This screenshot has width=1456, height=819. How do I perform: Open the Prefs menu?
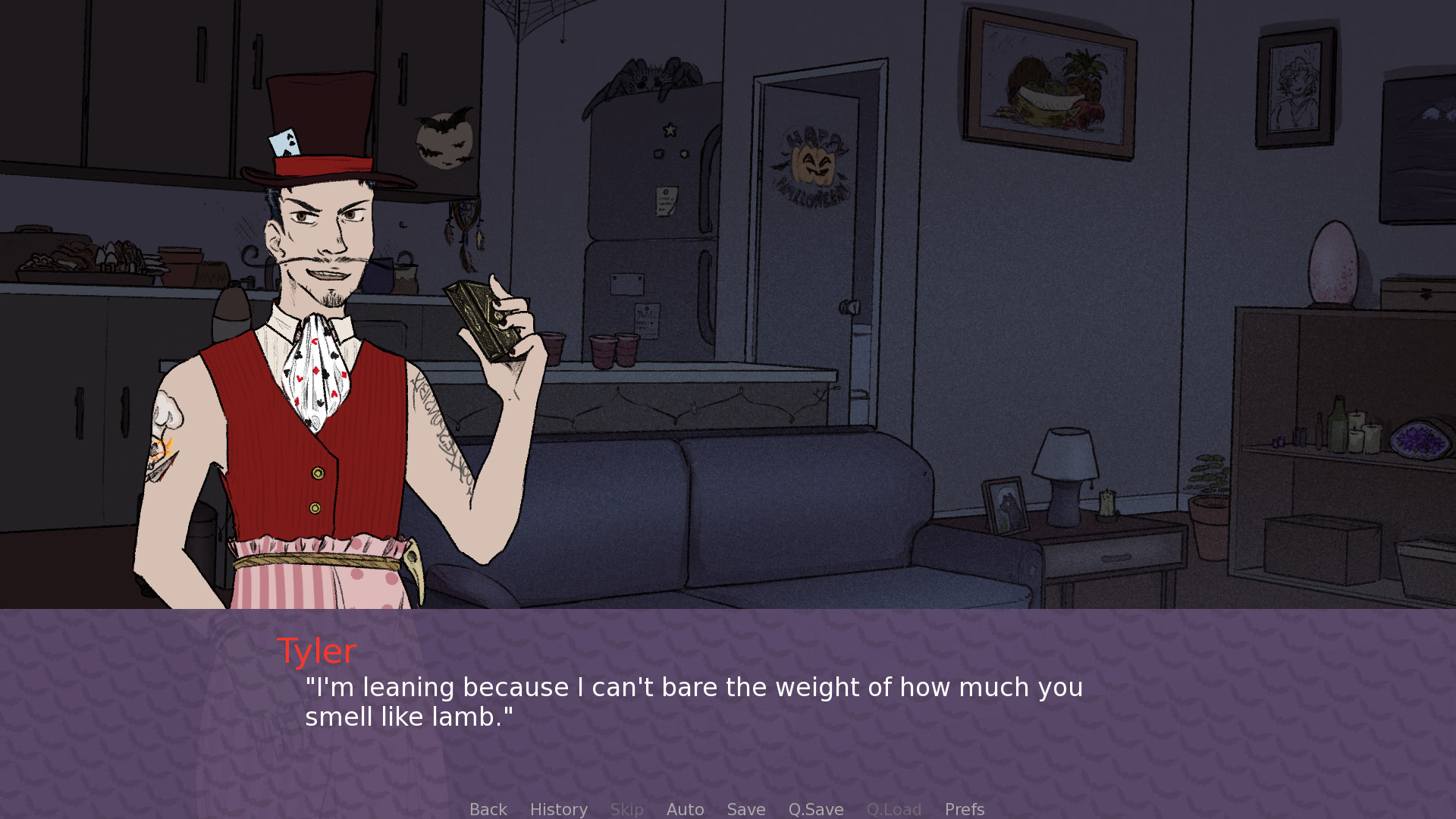964,809
